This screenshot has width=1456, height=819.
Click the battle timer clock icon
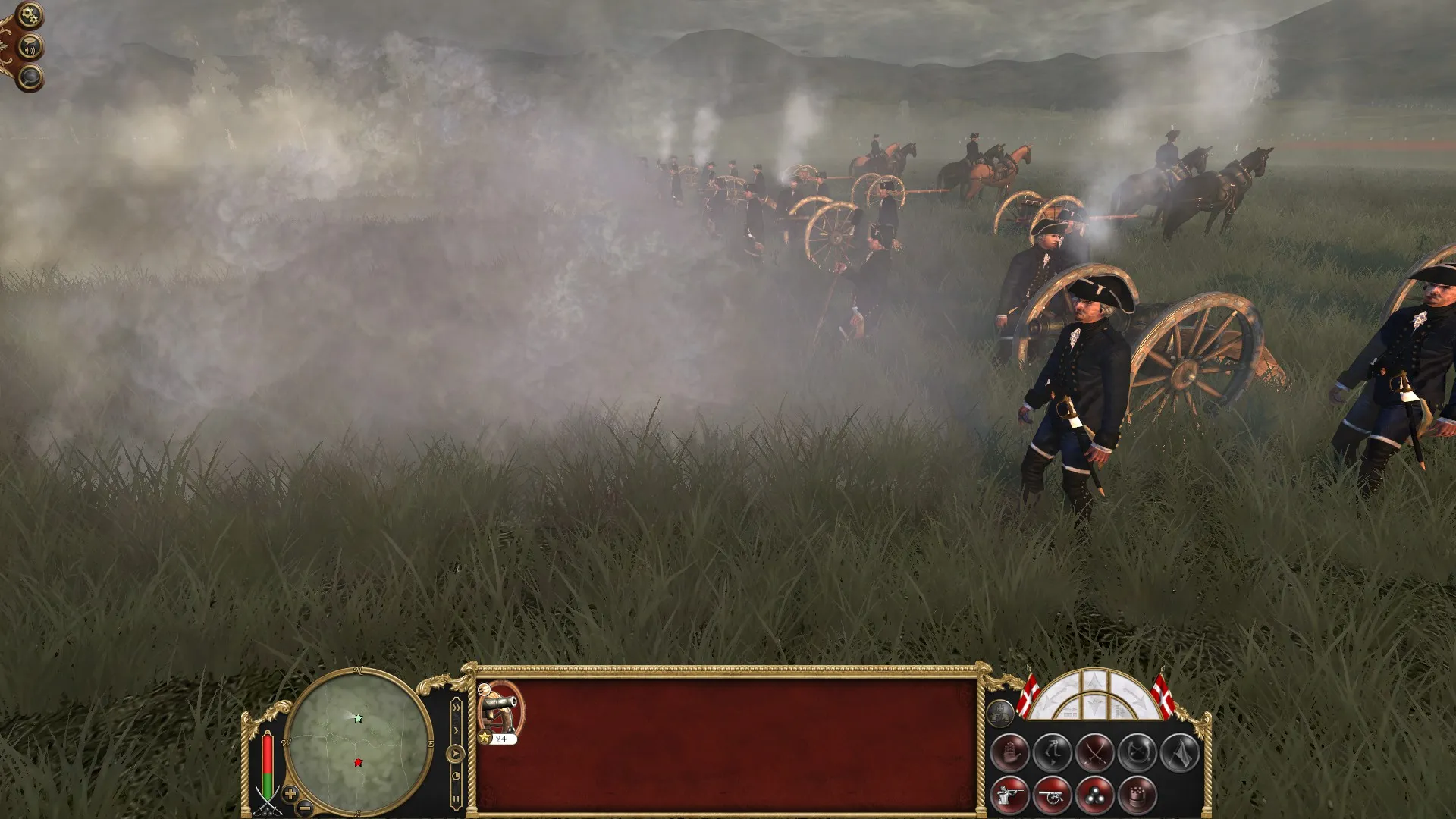(x=456, y=776)
